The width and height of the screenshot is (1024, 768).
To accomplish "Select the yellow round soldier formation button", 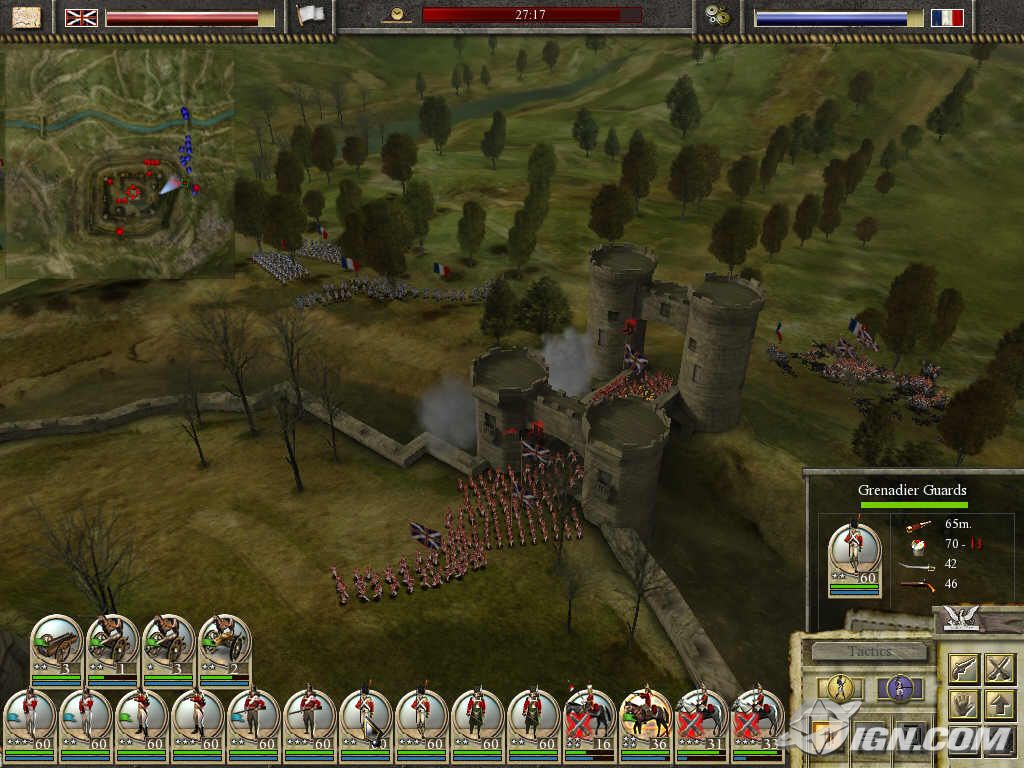I will pyautogui.click(x=841, y=688).
